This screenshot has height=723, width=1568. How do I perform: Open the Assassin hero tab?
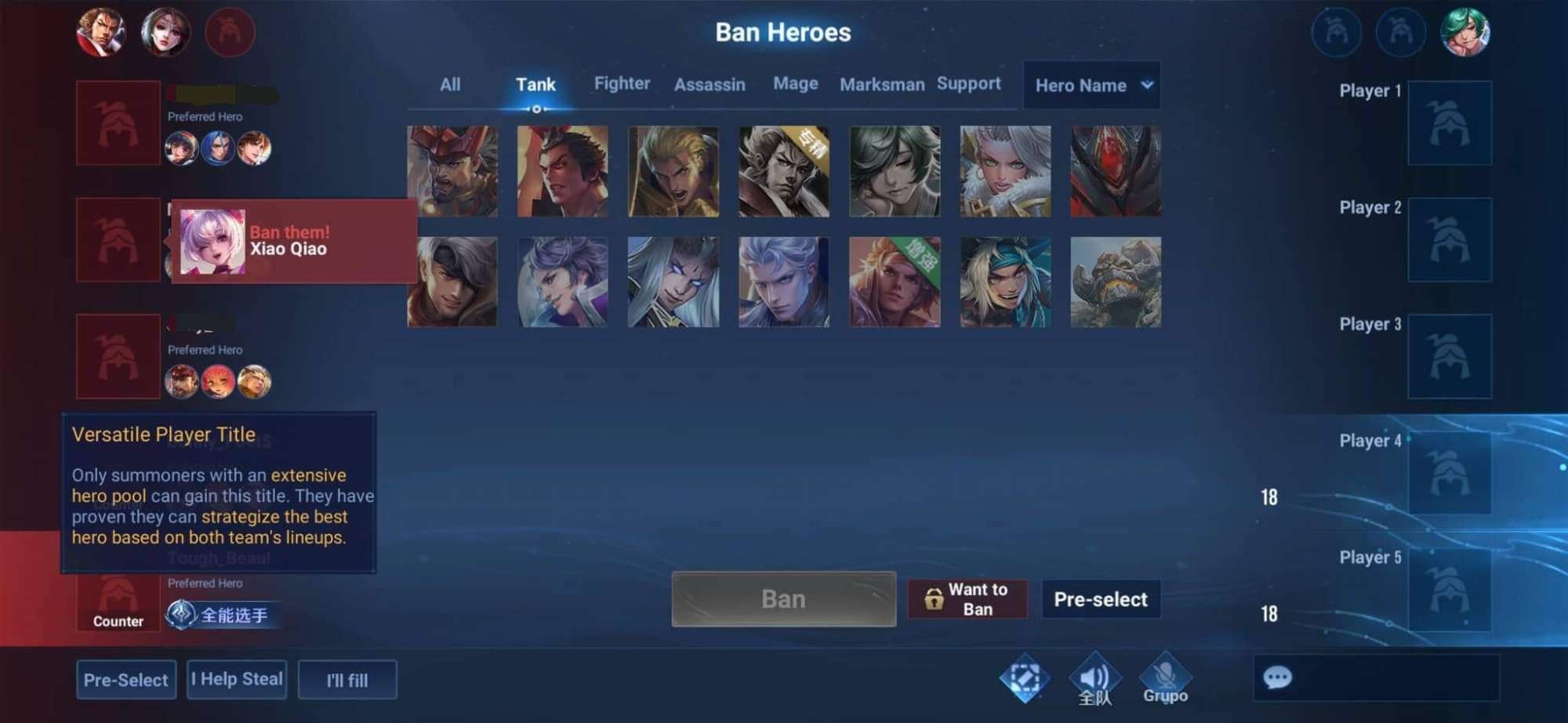click(x=710, y=85)
